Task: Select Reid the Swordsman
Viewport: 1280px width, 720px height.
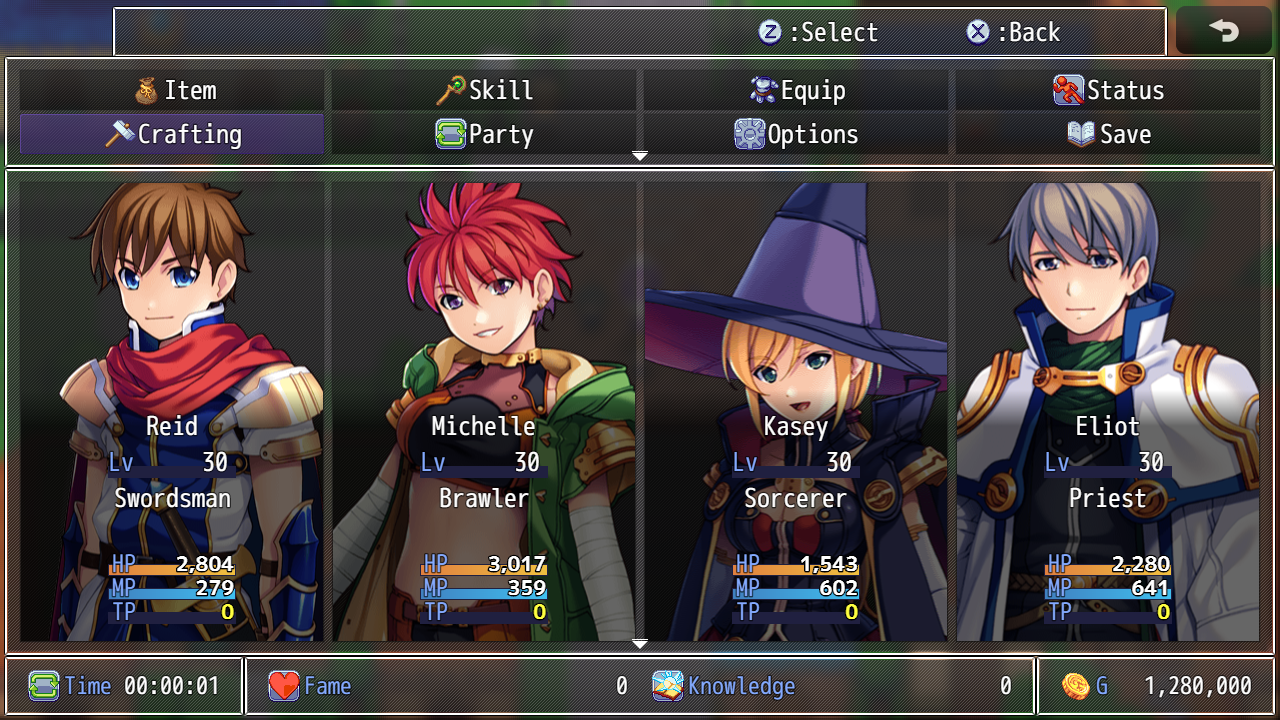Action: [x=172, y=410]
